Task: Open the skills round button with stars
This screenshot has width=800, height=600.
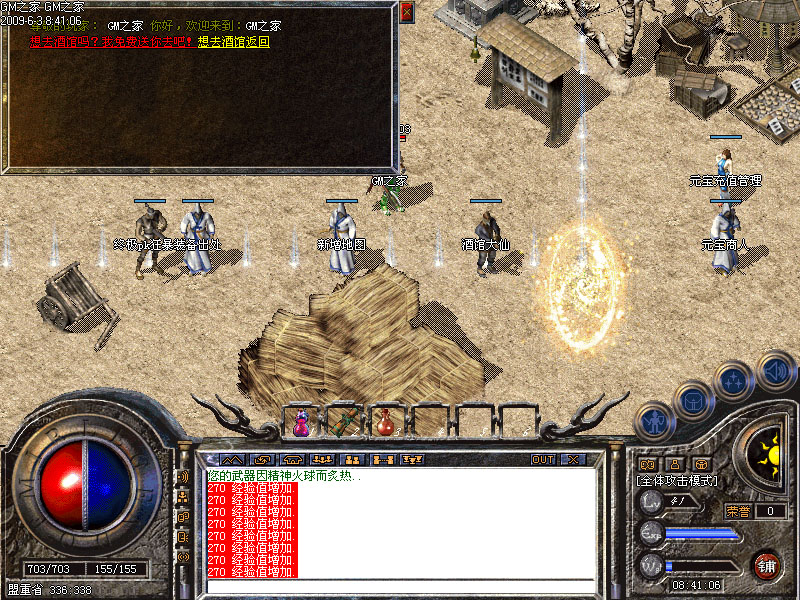Action: click(x=735, y=380)
